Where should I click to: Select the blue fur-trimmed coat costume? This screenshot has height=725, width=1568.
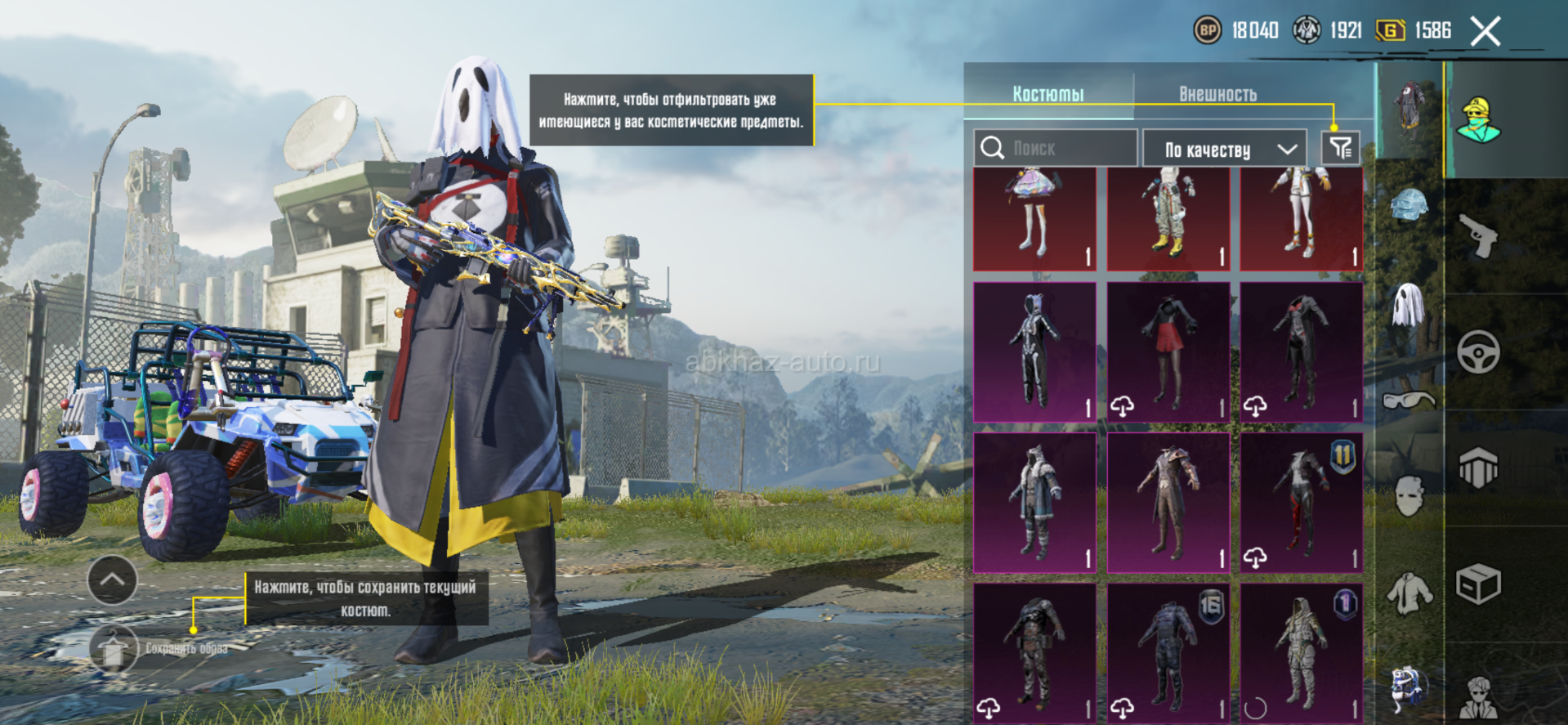tap(1034, 503)
